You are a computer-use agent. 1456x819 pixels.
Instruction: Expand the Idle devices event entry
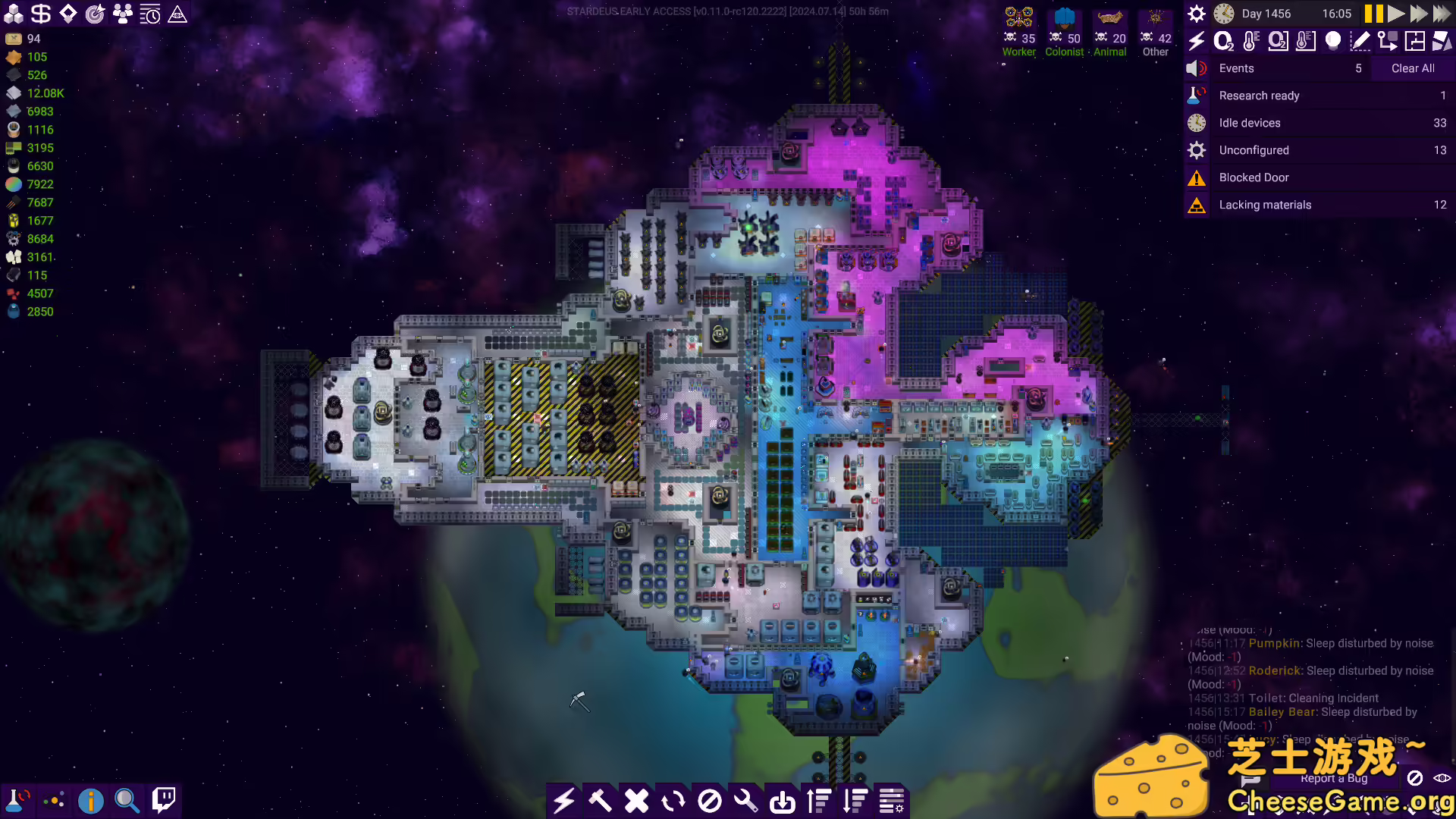pyautogui.click(x=1319, y=122)
